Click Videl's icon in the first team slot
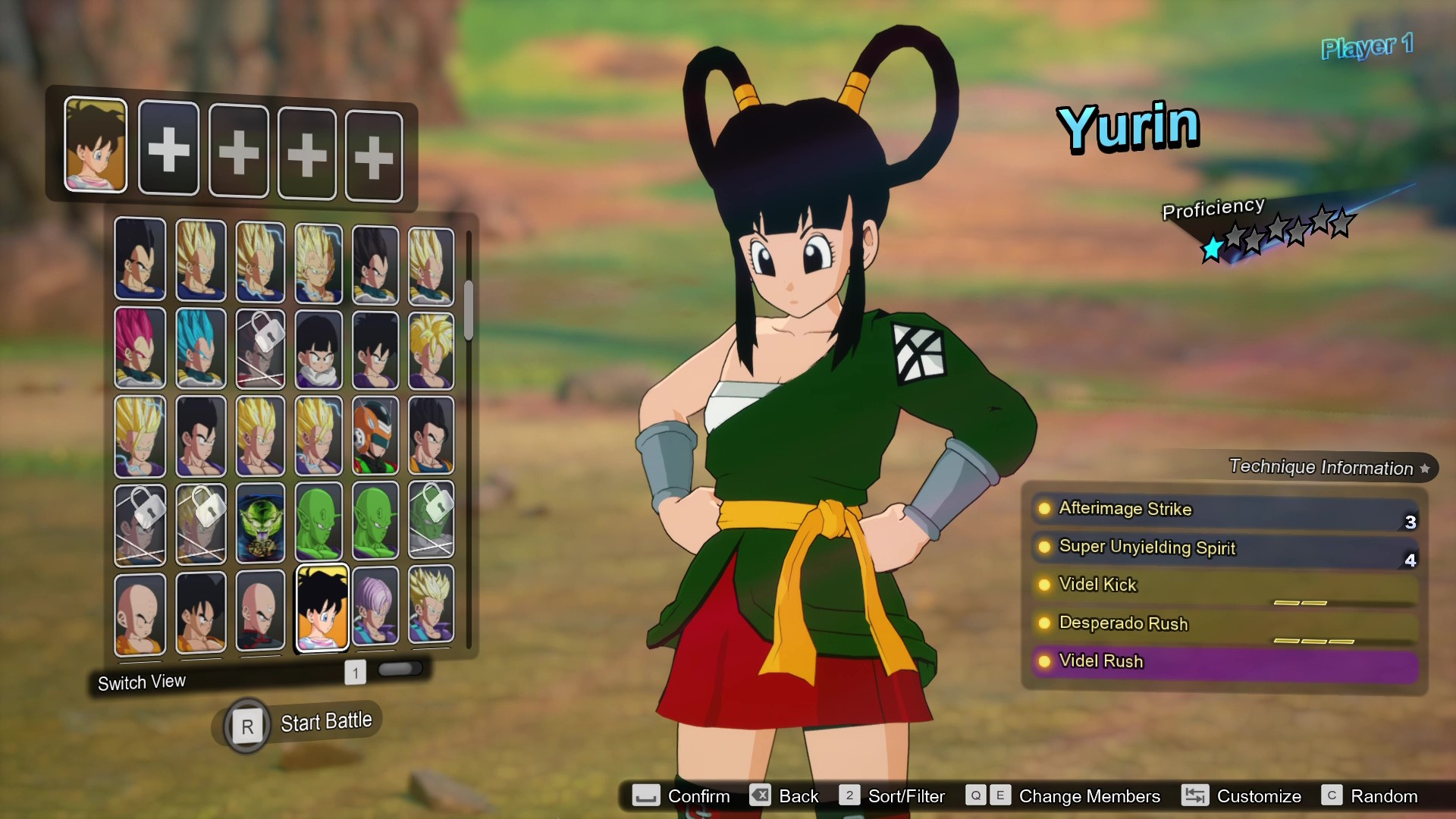 pyautogui.click(x=95, y=146)
